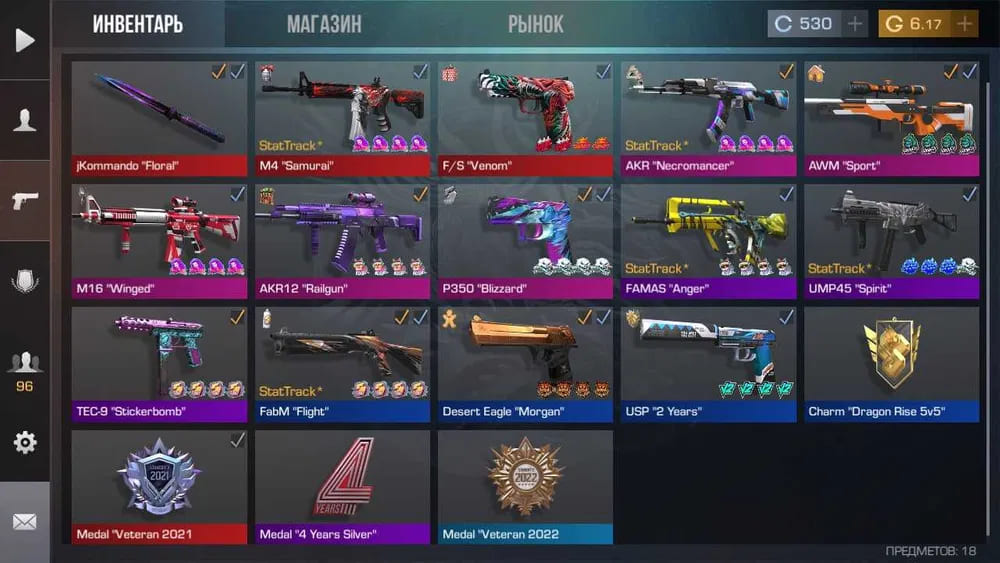Open the friends list icon
The height and width of the screenshot is (563, 1000).
25,363
